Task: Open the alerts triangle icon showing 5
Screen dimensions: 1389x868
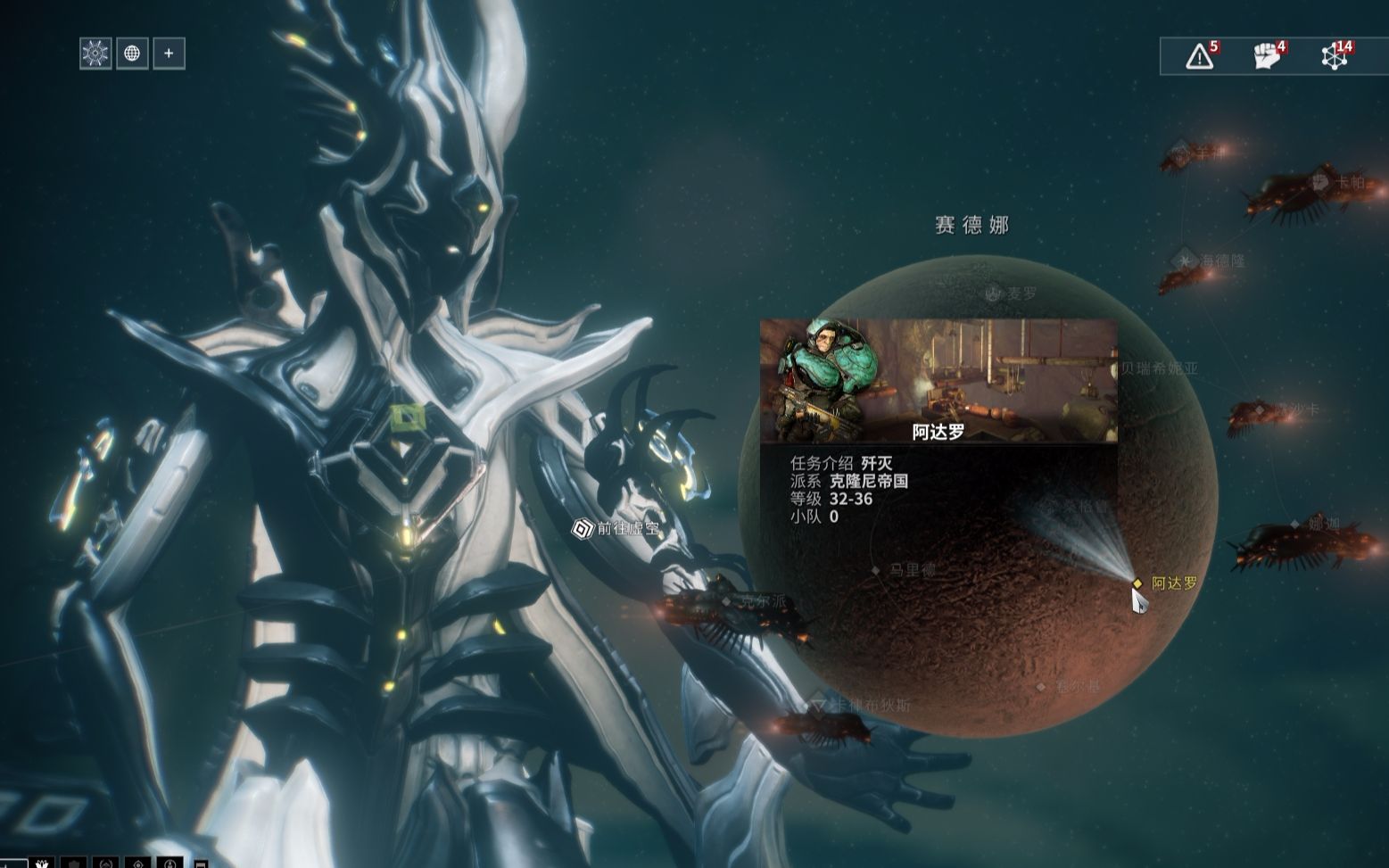Action: (1200, 56)
